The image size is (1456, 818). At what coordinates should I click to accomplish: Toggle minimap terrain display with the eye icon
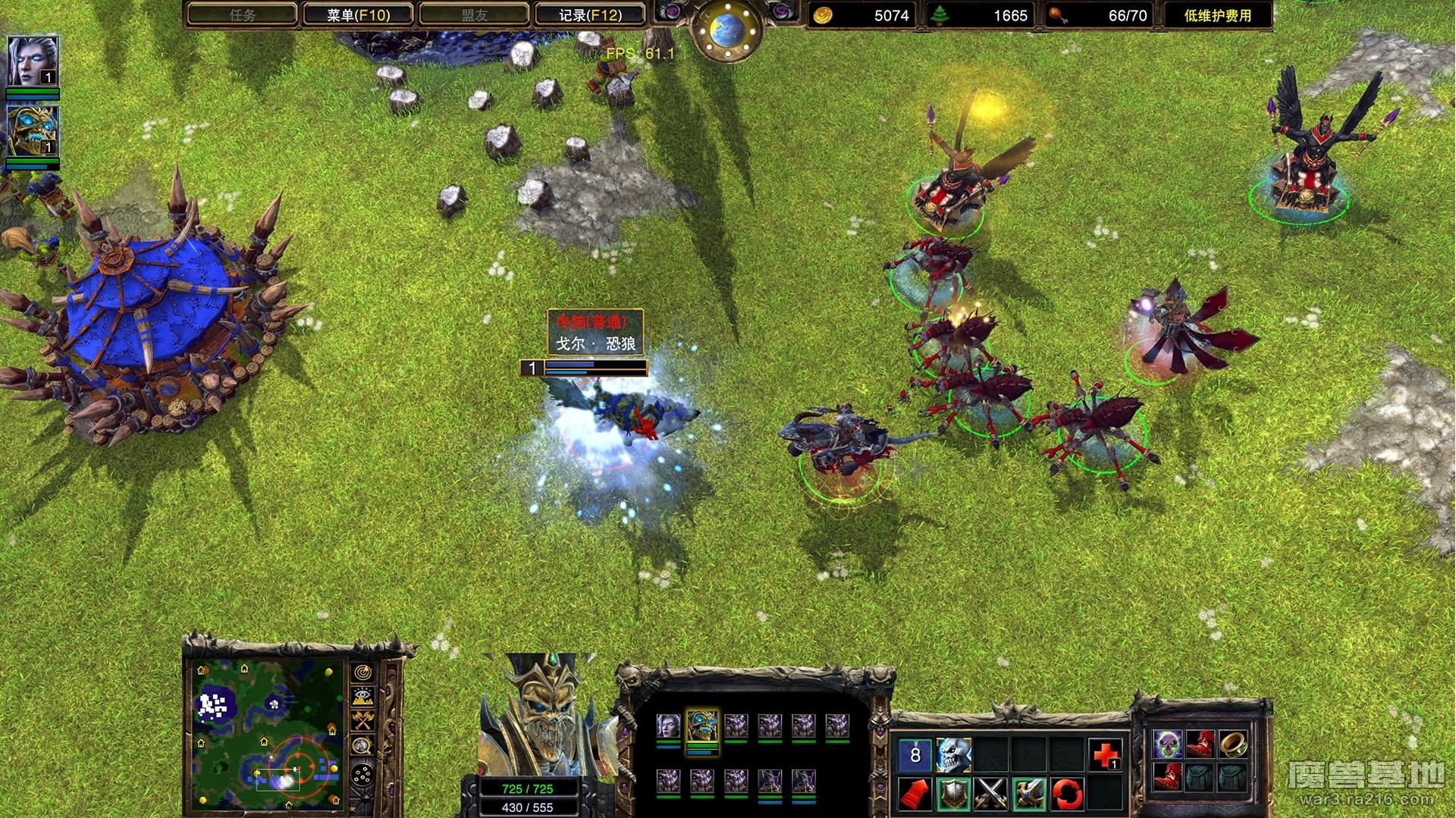click(x=363, y=697)
